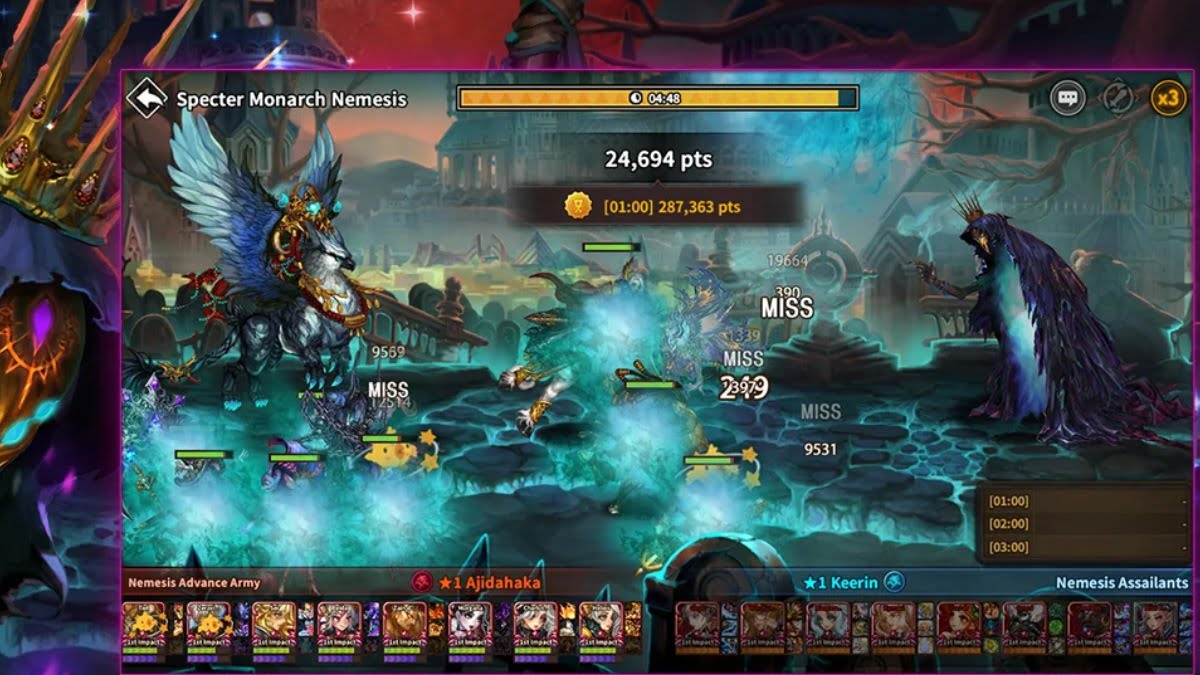
Task: Select the red Ajidahaka pet icon
Action: pos(423,582)
